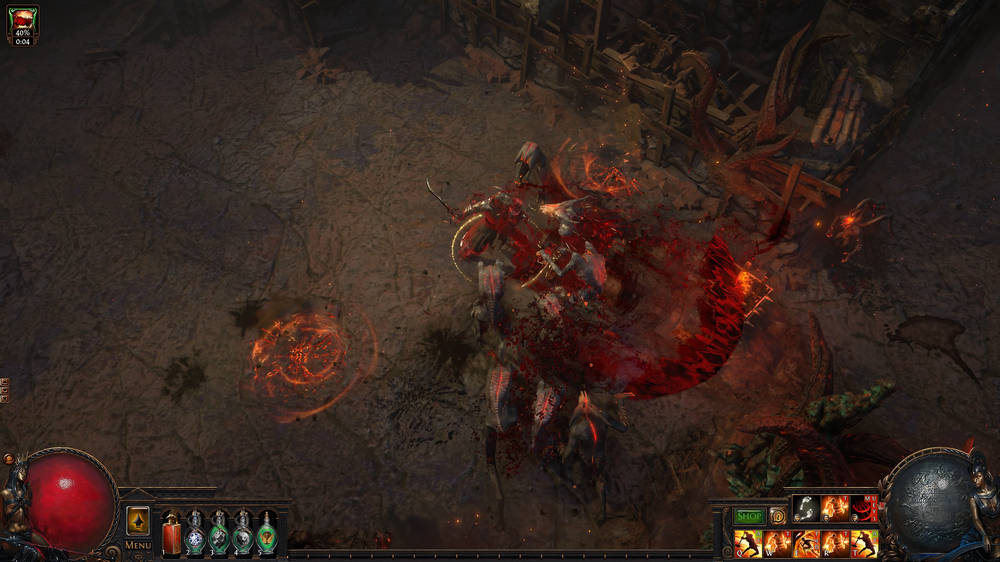This screenshot has width=1000, height=562.
Task: Activate the skill bound to Q
Action: (x=748, y=544)
